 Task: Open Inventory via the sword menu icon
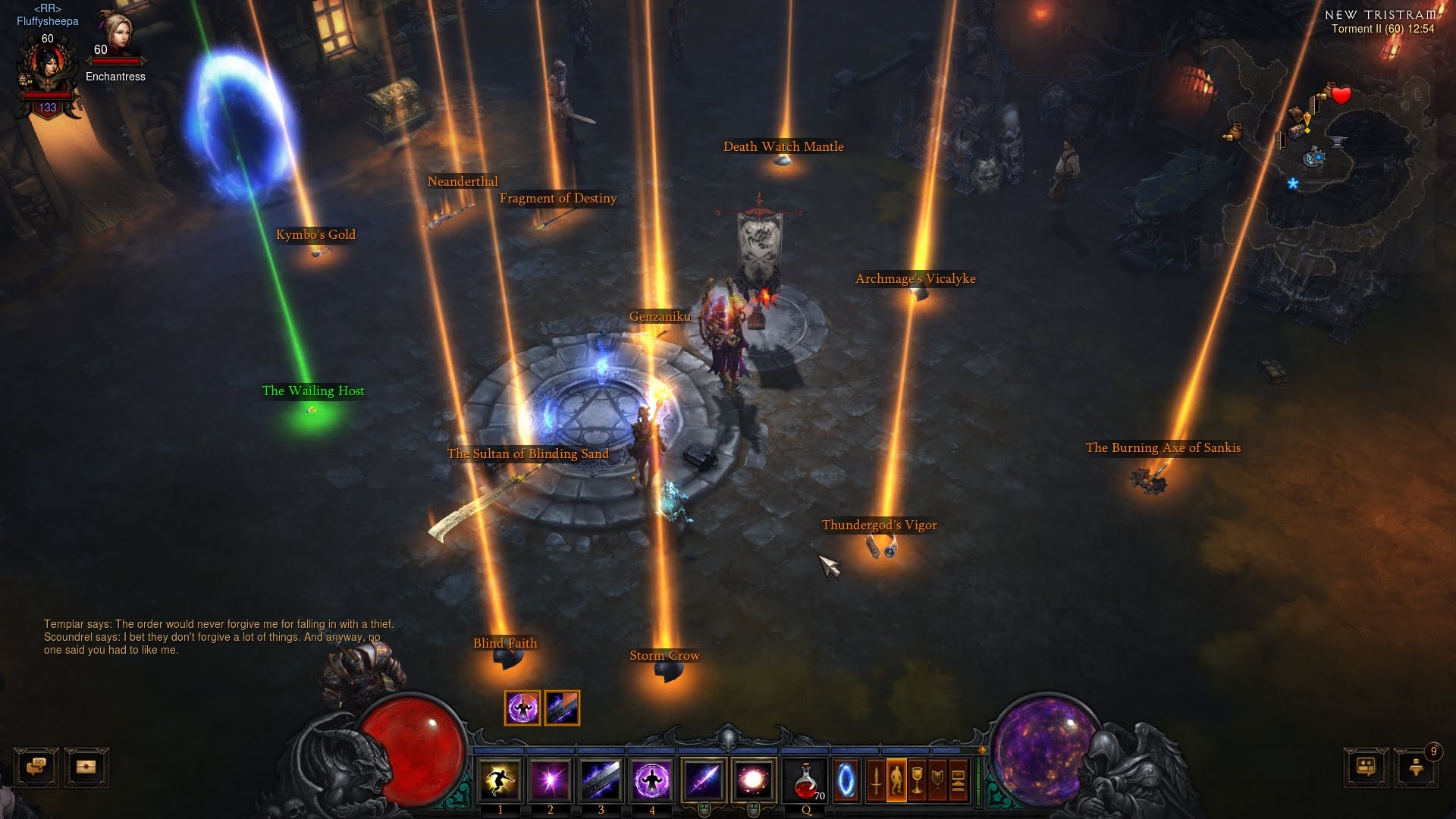[876, 780]
